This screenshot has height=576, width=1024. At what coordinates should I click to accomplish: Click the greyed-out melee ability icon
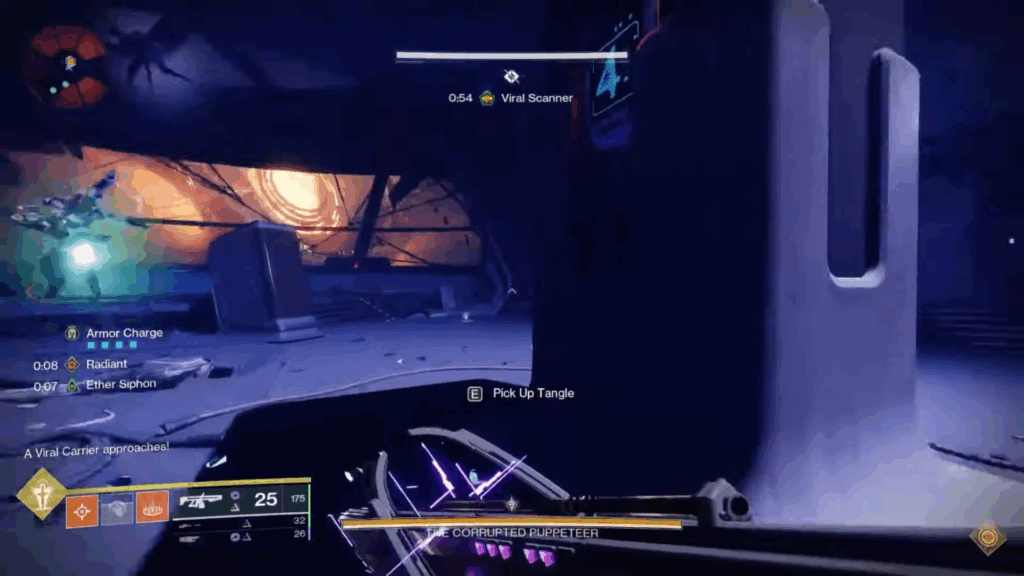coord(117,509)
